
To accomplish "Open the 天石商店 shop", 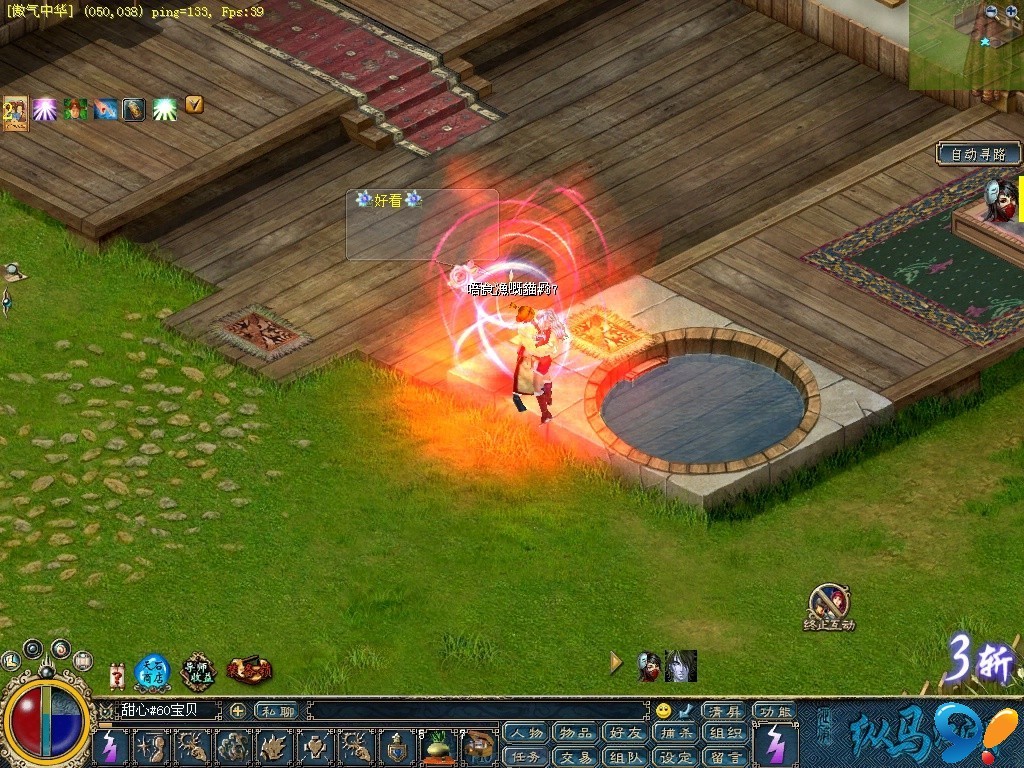I will point(152,672).
